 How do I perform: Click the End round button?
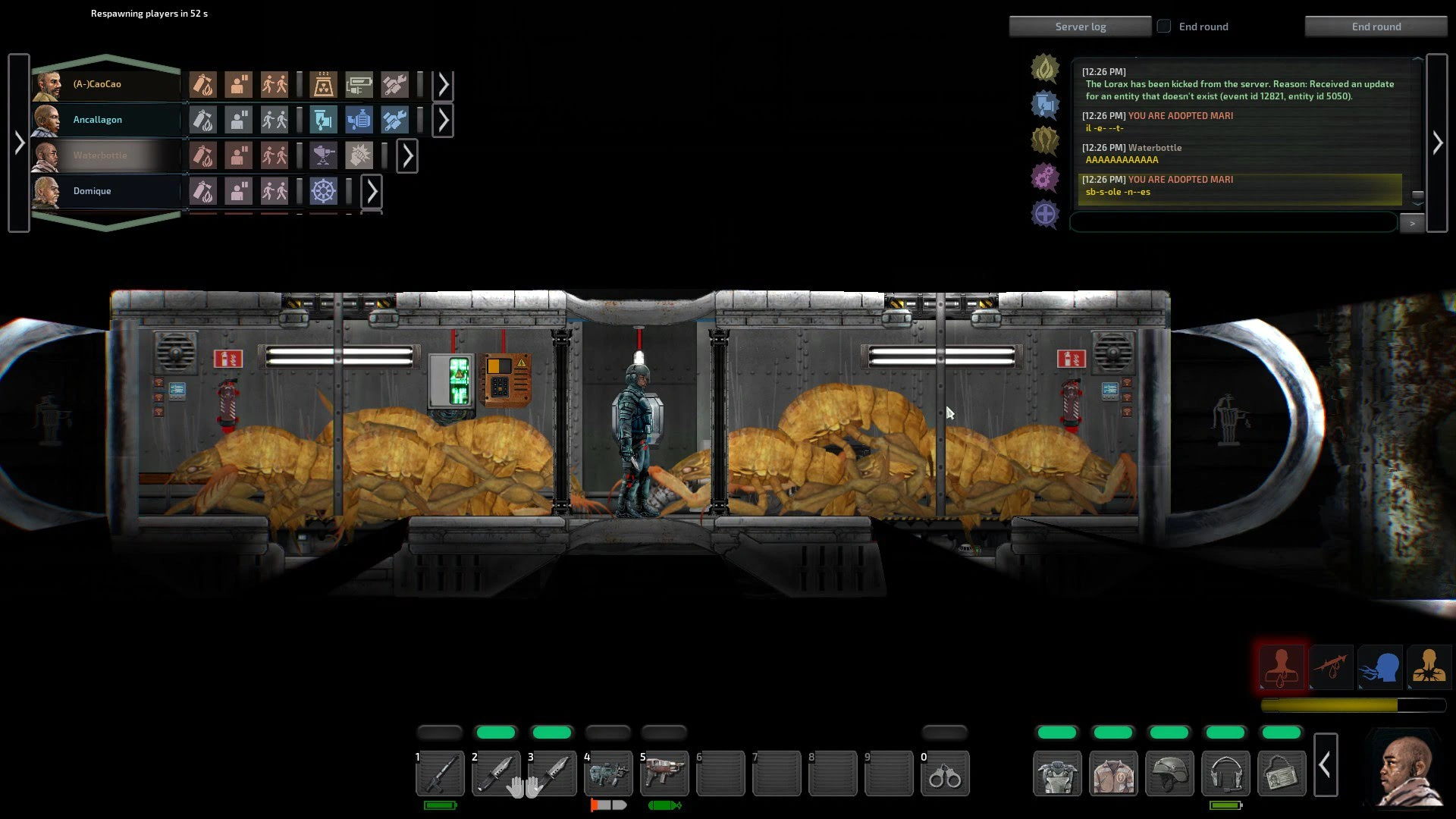tap(1376, 27)
